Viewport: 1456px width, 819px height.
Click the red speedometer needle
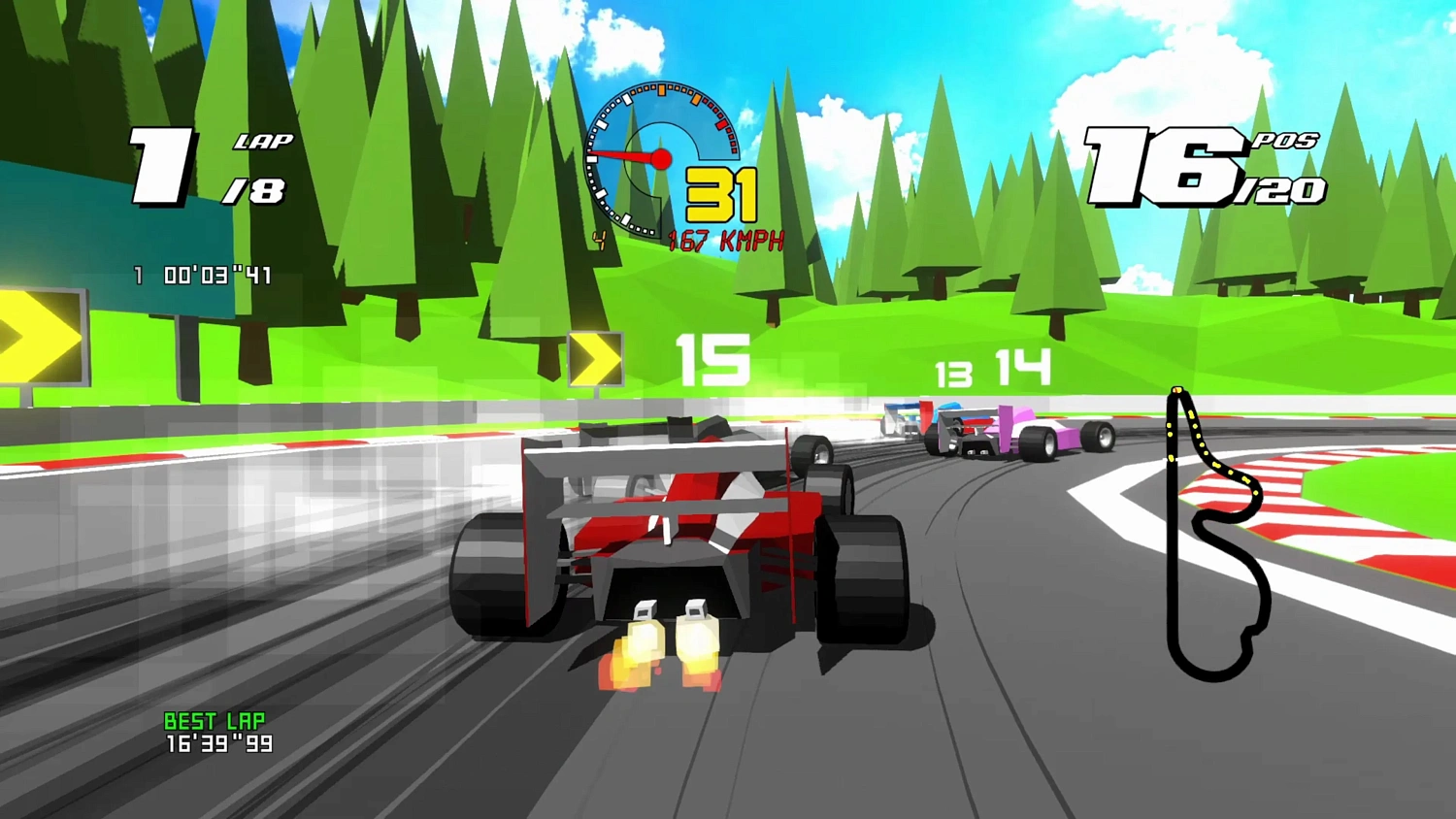[626, 155]
